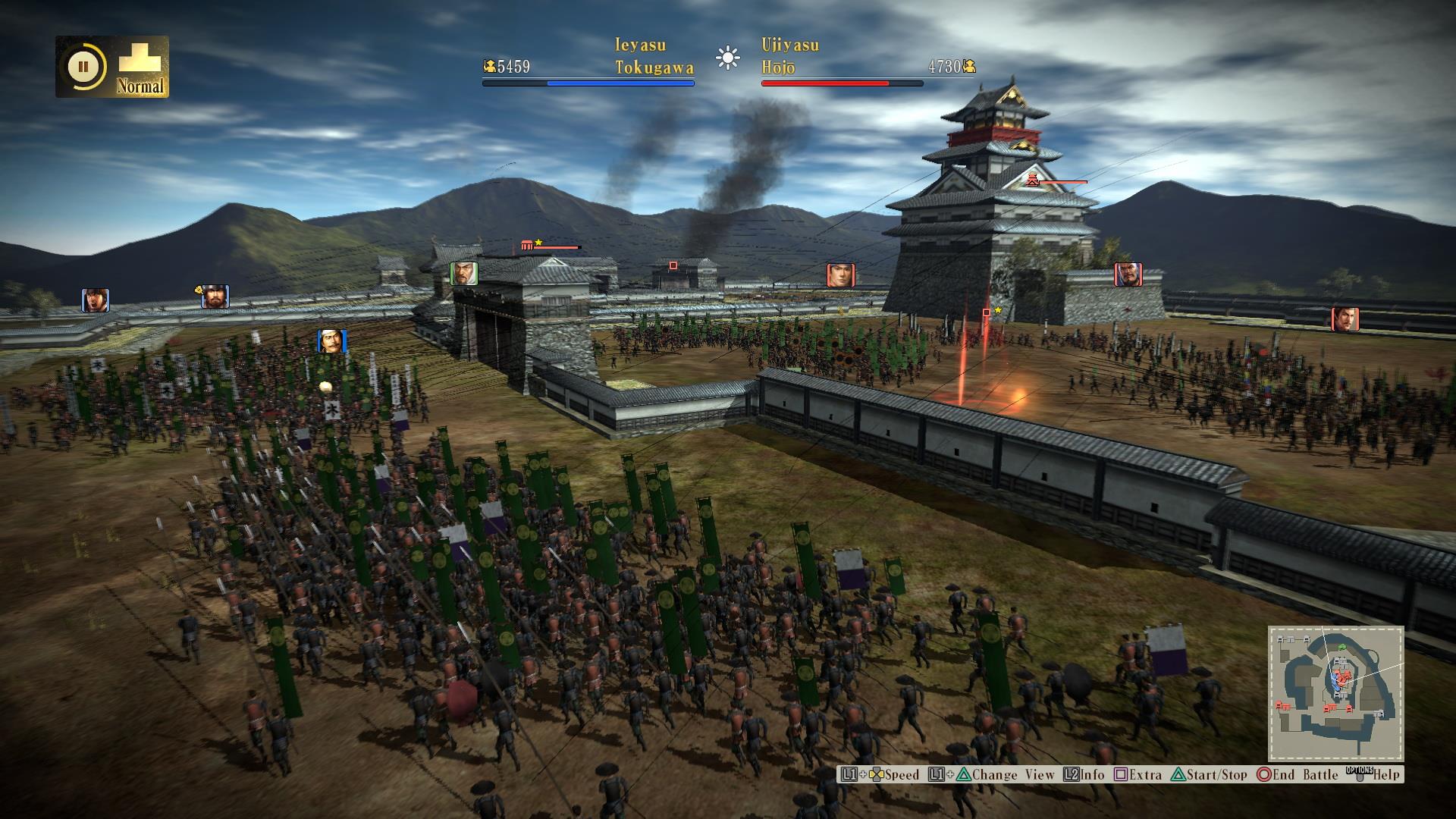
Task: Target the clean-shaven enemy officer's red portrait
Action: (x=840, y=275)
